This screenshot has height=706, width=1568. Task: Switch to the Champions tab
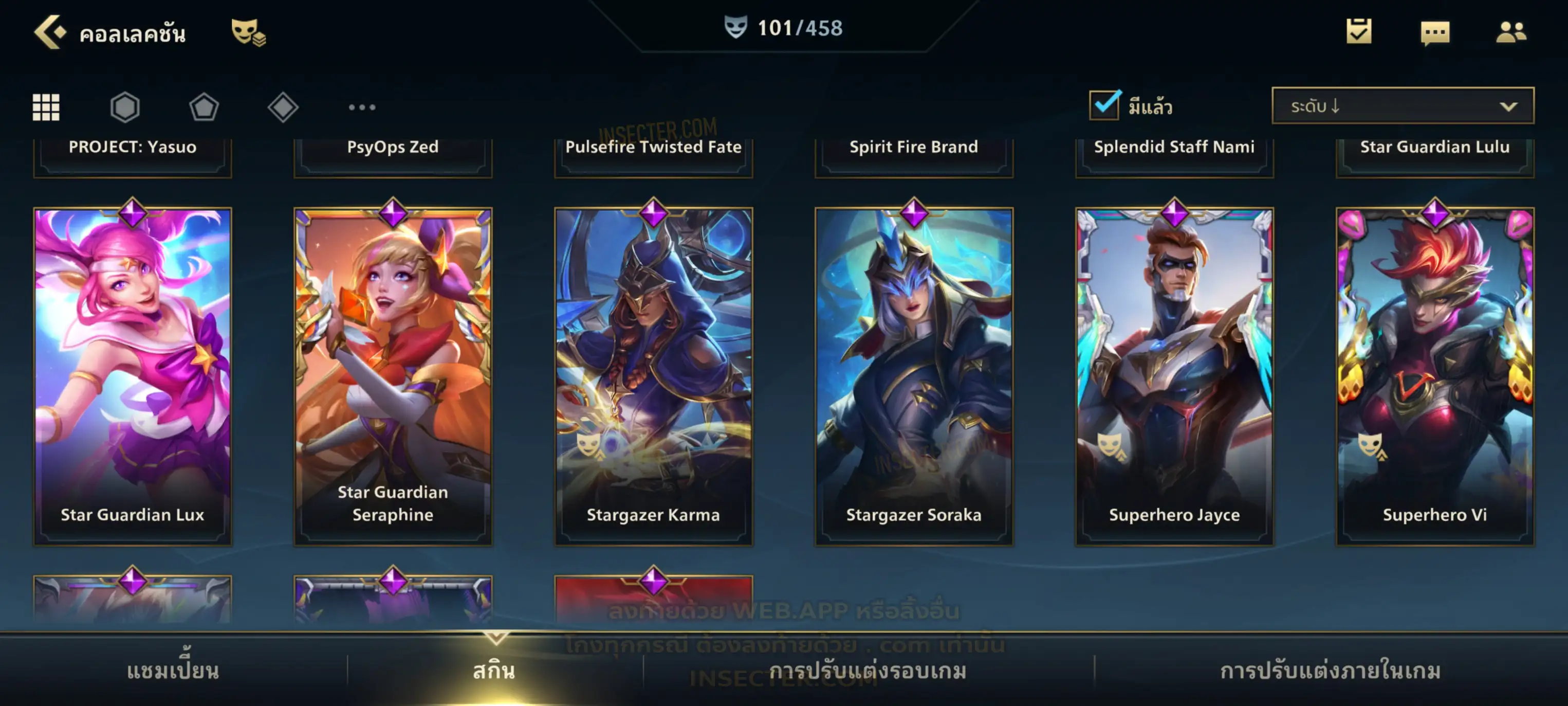[173, 670]
